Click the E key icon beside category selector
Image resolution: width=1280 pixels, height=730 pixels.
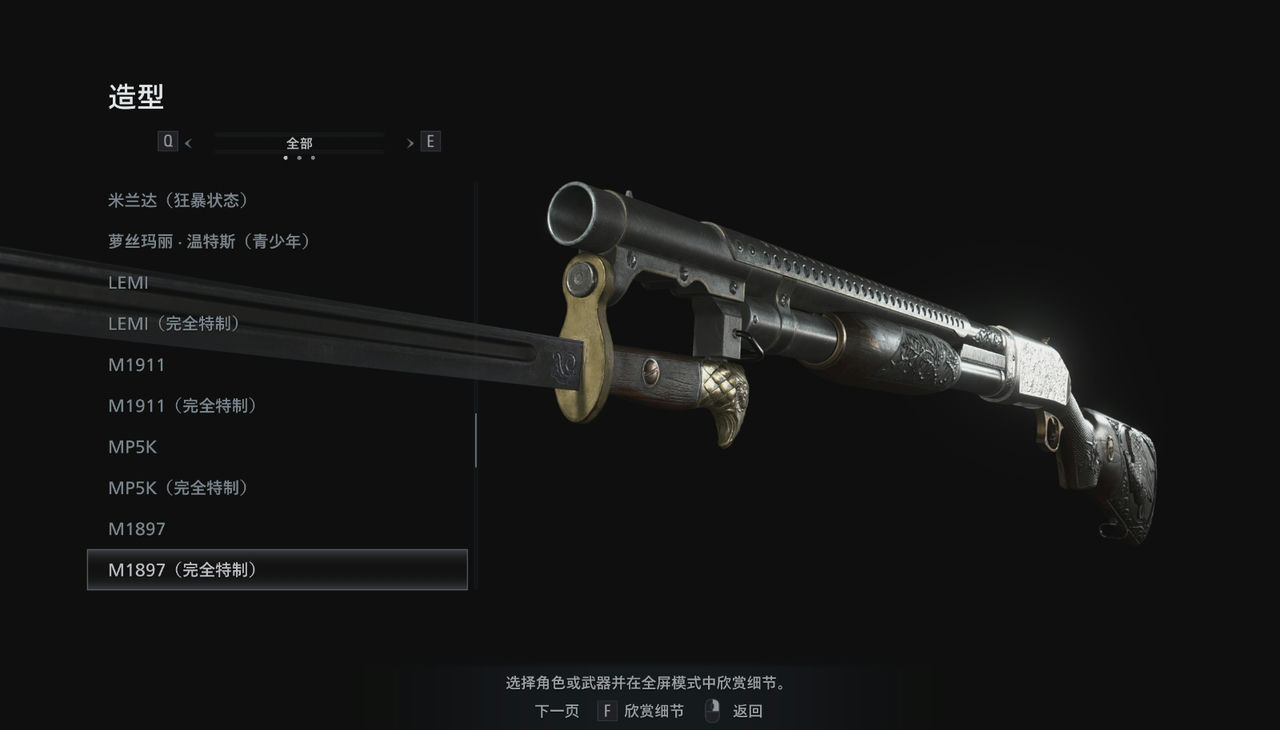430,141
